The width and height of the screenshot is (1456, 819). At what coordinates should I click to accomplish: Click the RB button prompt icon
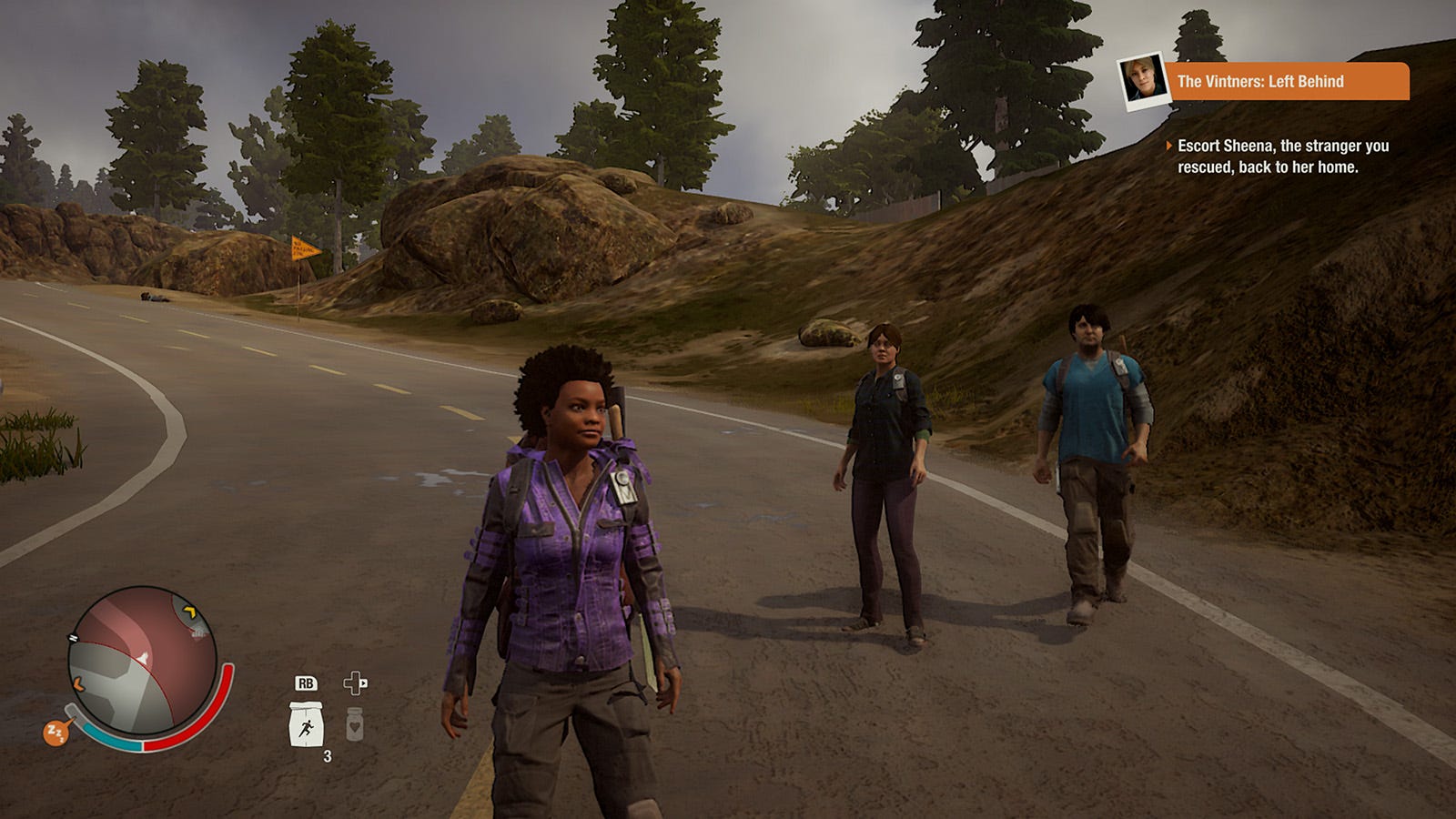point(307,683)
